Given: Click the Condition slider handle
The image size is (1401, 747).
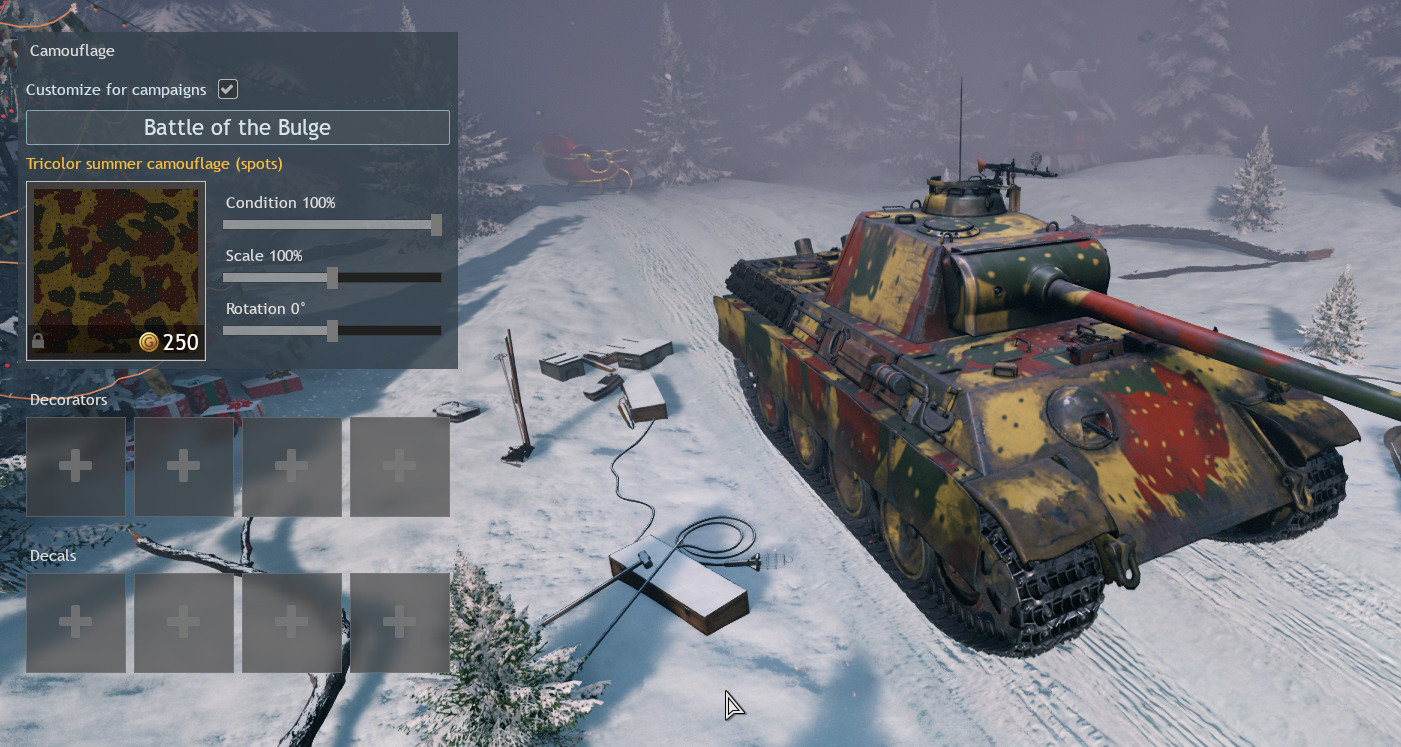Looking at the screenshot, I should point(436,225).
